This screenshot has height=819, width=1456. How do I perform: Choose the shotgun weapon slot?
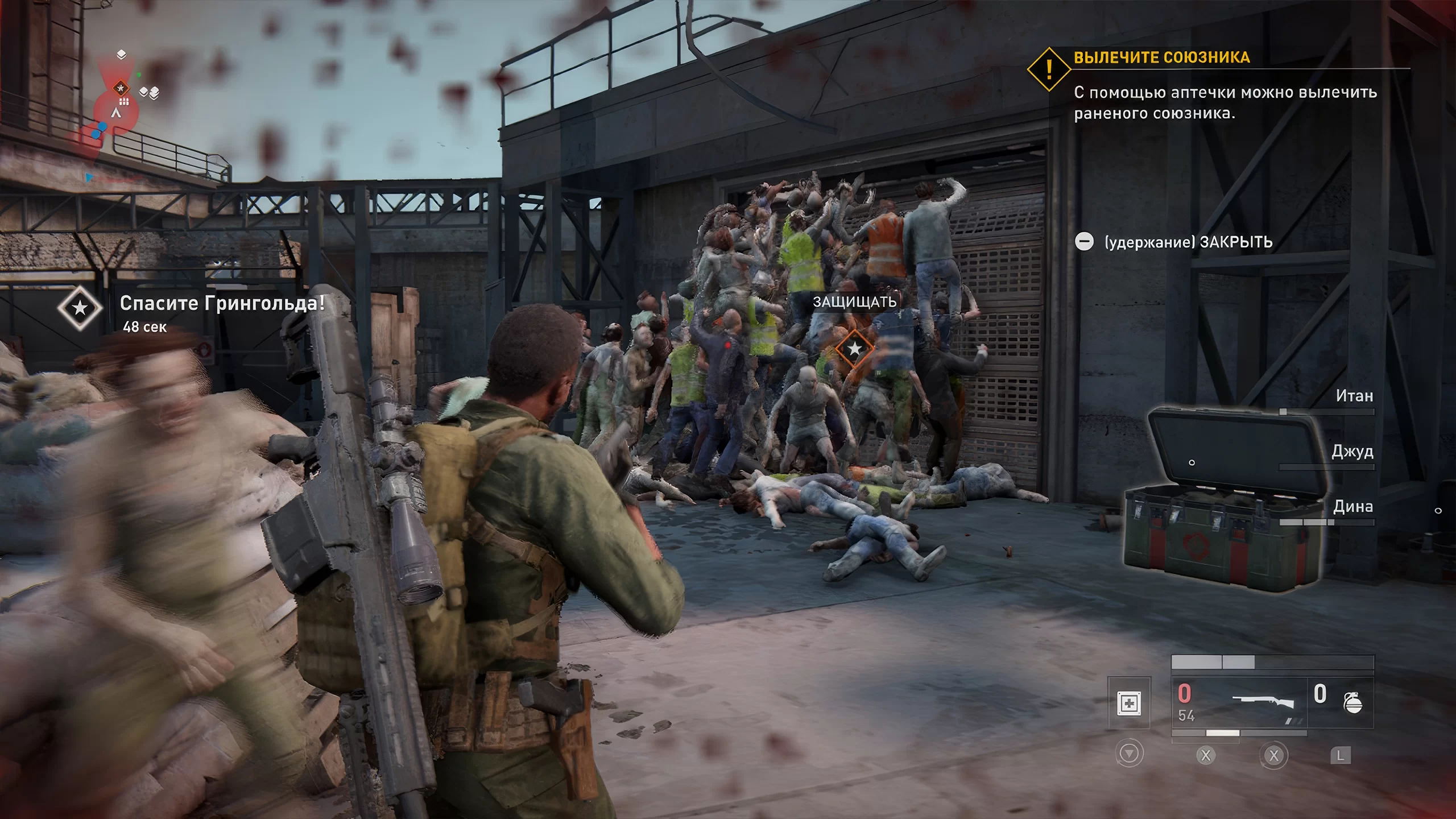[1261, 703]
